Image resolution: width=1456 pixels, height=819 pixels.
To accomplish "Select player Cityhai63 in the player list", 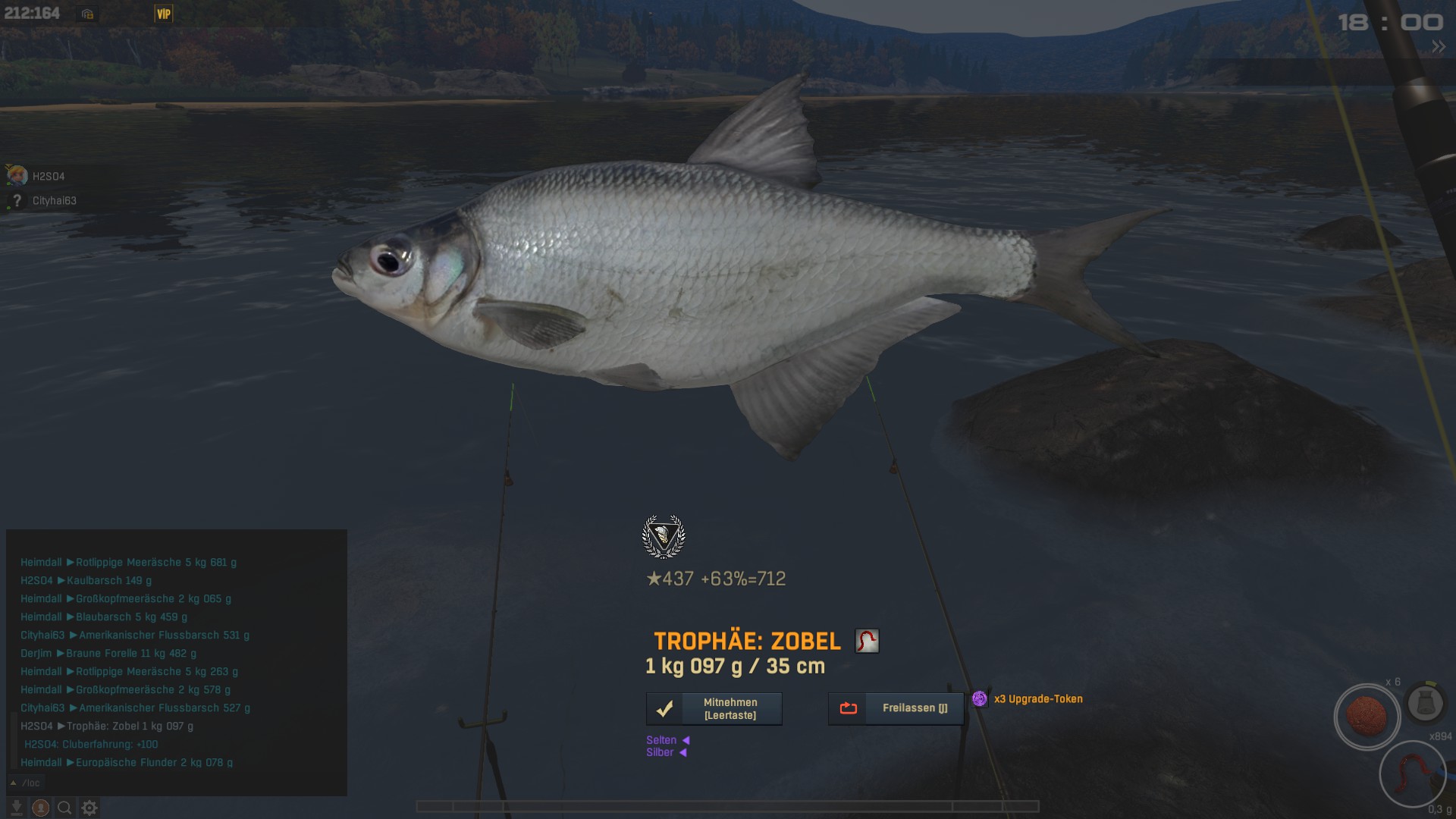I will pyautogui.click(x=54, y=201).
